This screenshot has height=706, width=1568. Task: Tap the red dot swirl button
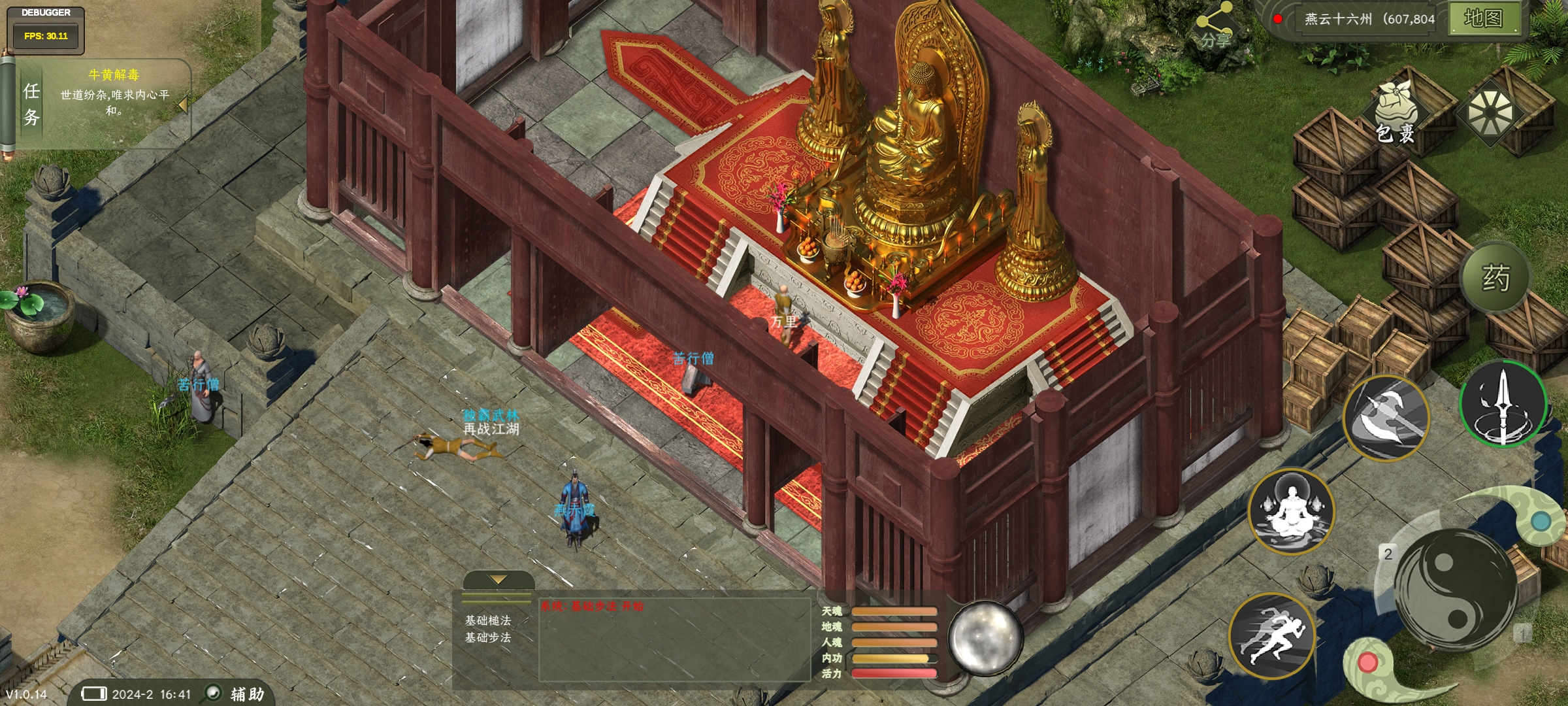point(1367,663)
